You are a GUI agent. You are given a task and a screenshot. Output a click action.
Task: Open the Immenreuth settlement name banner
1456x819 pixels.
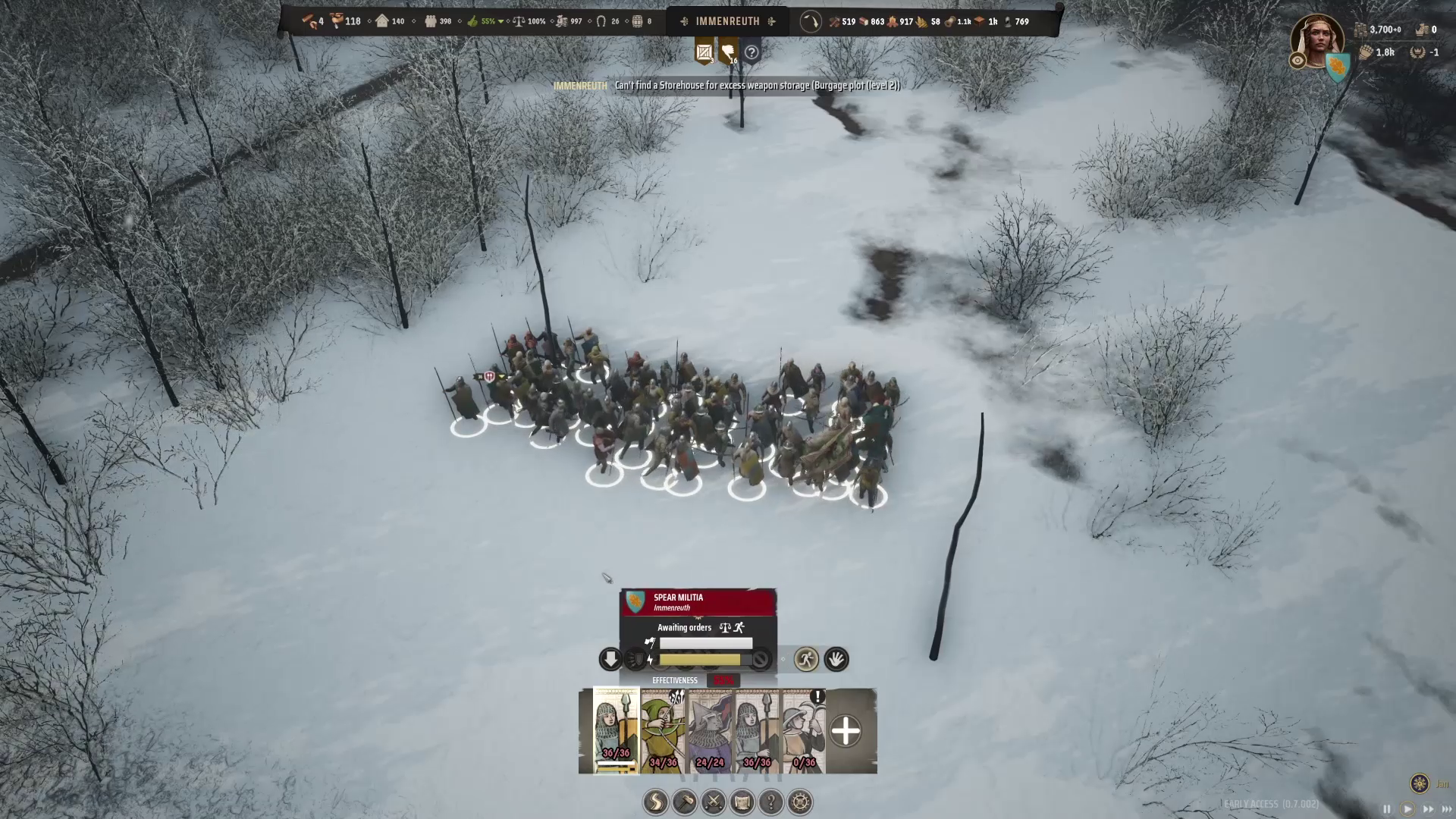727,21
